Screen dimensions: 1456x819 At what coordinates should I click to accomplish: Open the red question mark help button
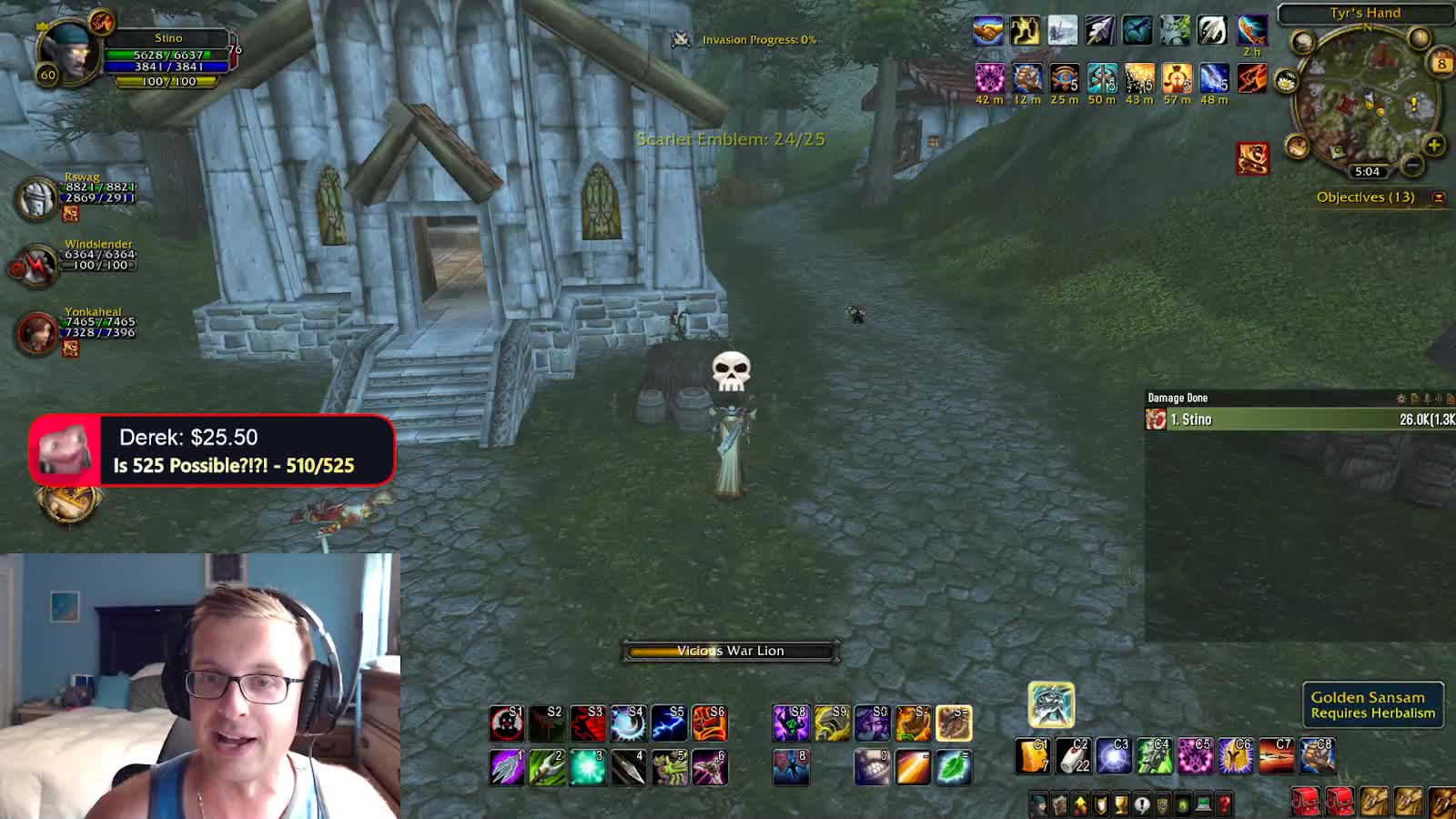click(x=1224, y=804)
